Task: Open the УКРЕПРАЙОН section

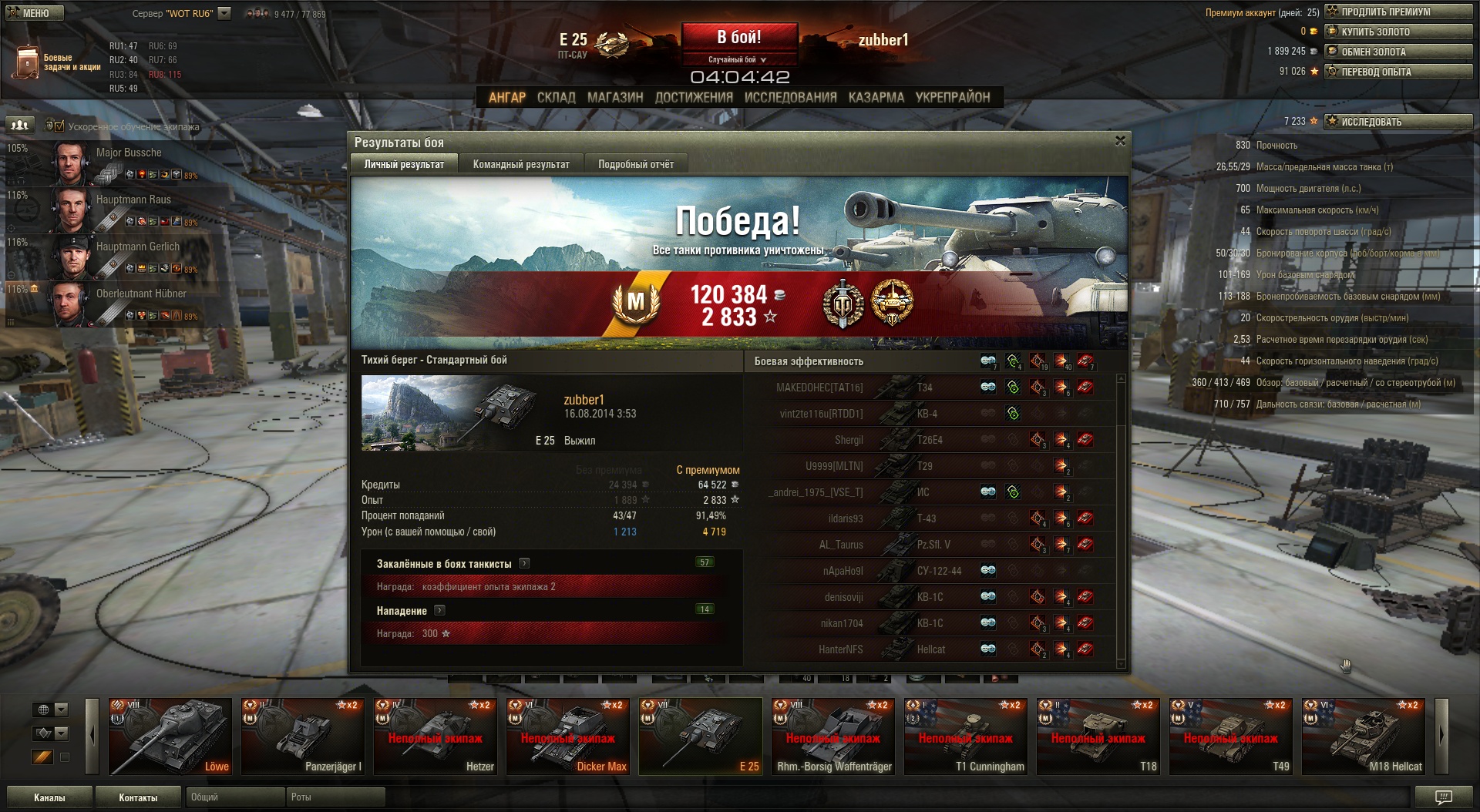Action: tap(952, 98)
